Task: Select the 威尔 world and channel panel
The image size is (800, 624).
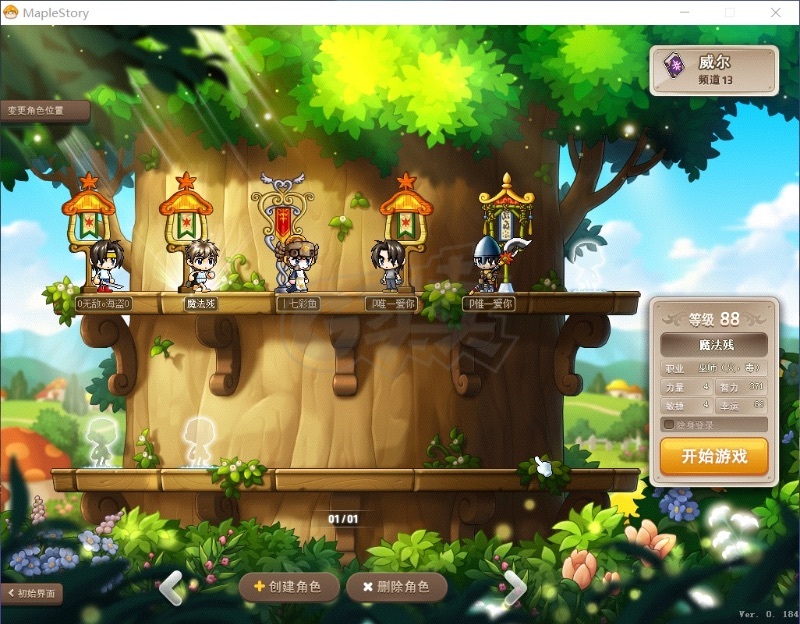Action: (713, 69)
